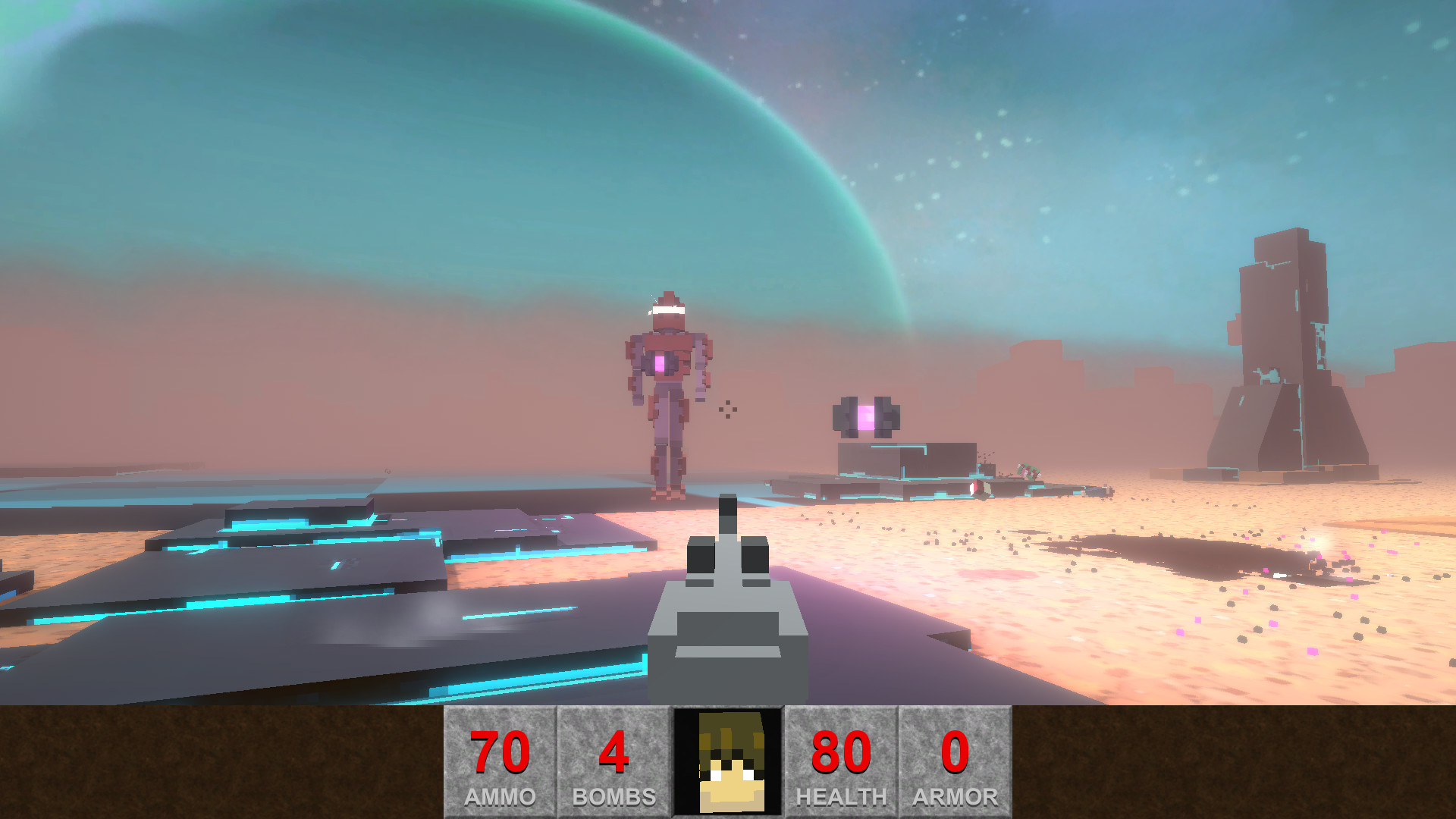
Task: Click the red 0 ARMOR value
Action: tap(955, 751)
